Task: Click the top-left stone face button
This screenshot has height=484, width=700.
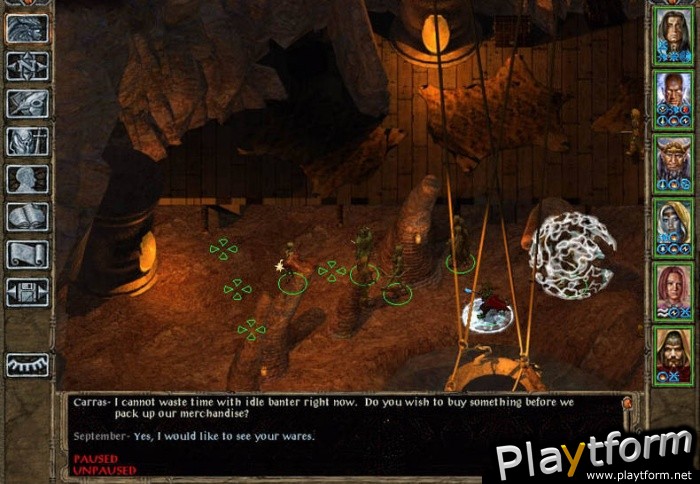Action: click(27, 28)
